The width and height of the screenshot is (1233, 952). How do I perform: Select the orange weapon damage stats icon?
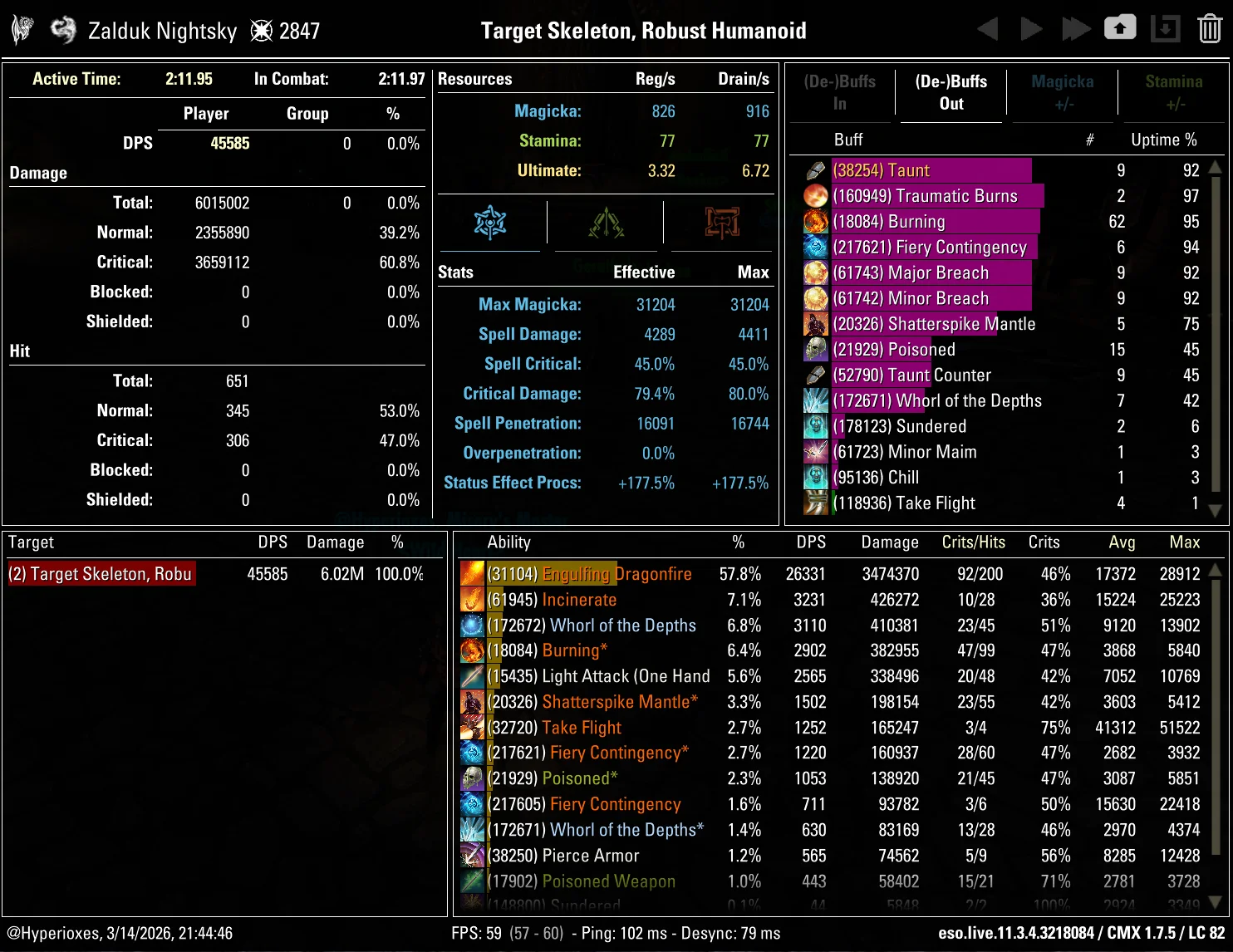tap(720, 223)
